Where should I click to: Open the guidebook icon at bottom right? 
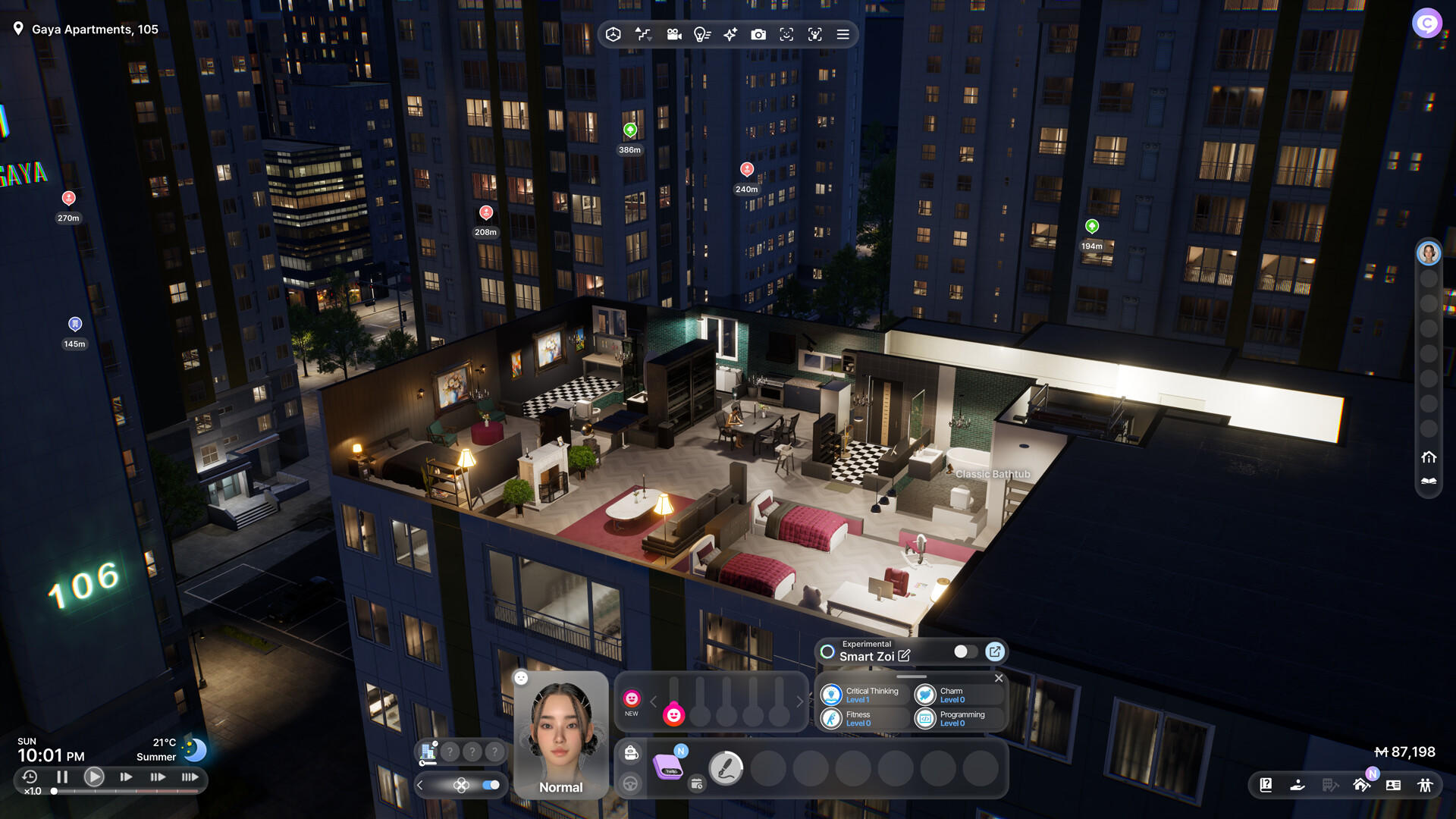[x=1266, y=785]
